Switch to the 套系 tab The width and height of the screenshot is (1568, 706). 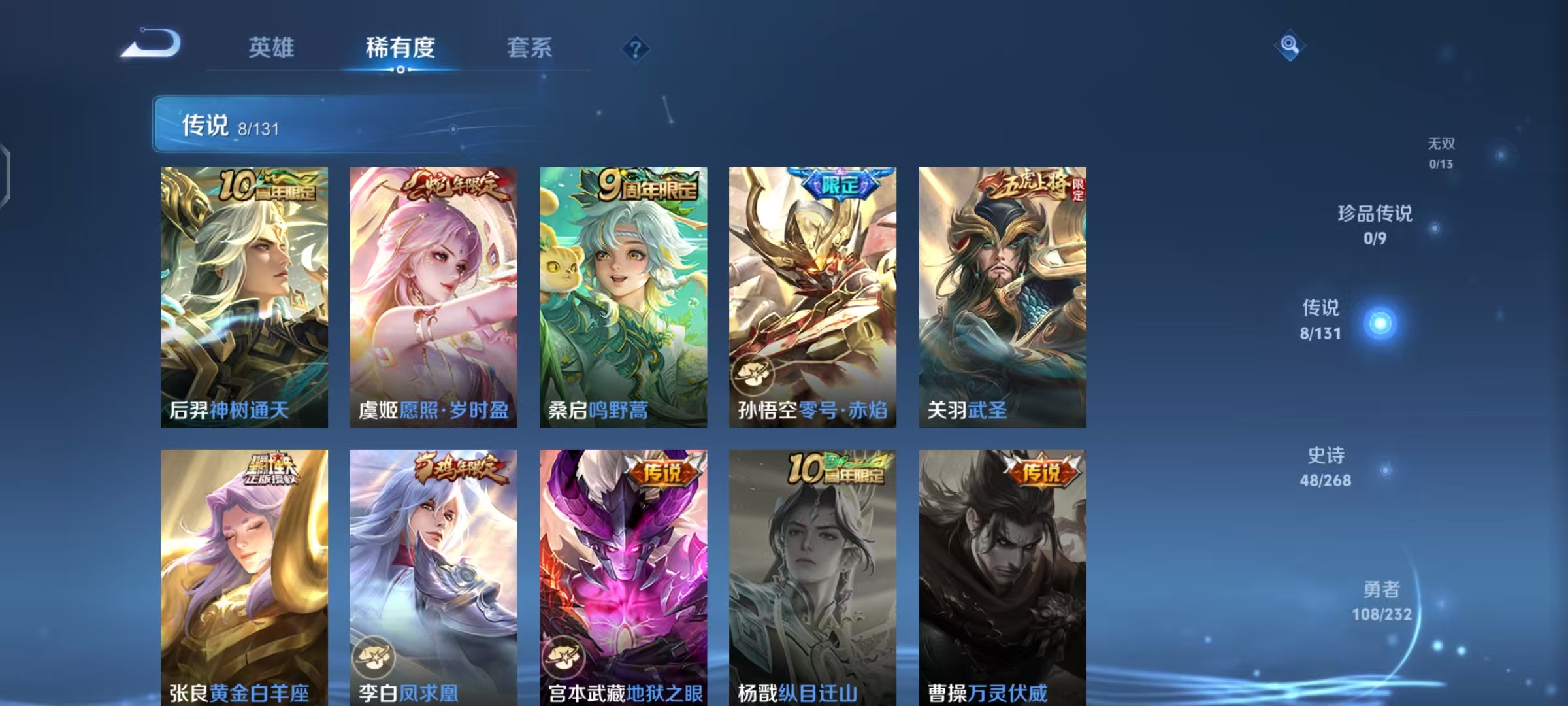[530, 48]
